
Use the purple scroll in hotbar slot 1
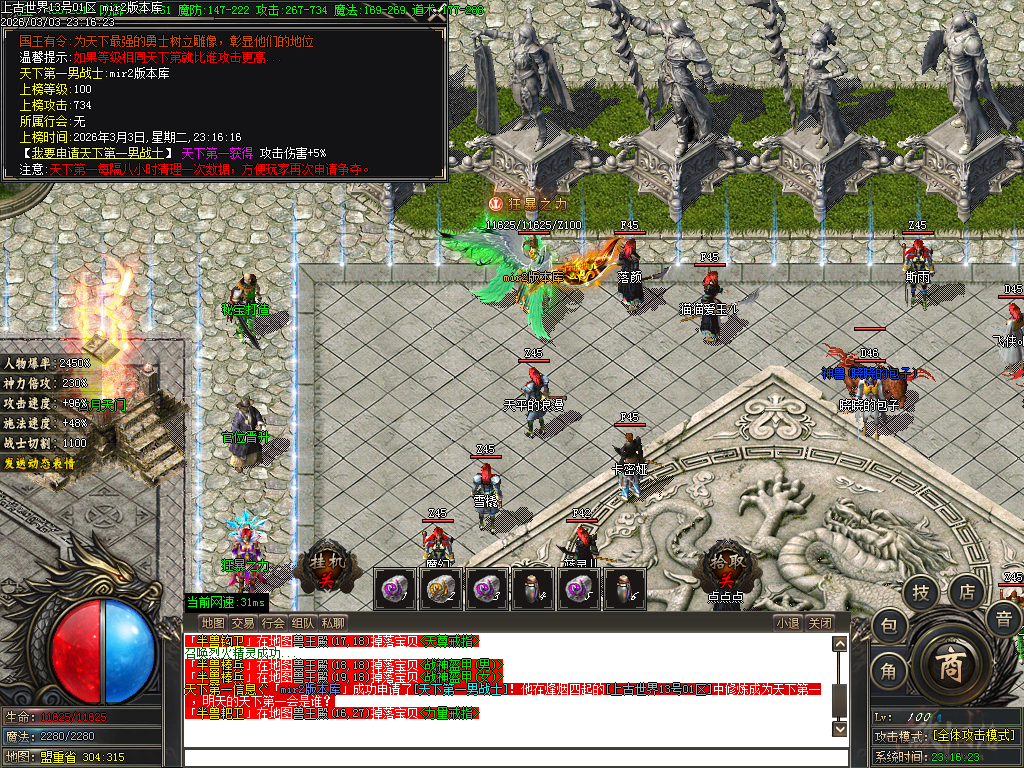(x=394, y=589)
